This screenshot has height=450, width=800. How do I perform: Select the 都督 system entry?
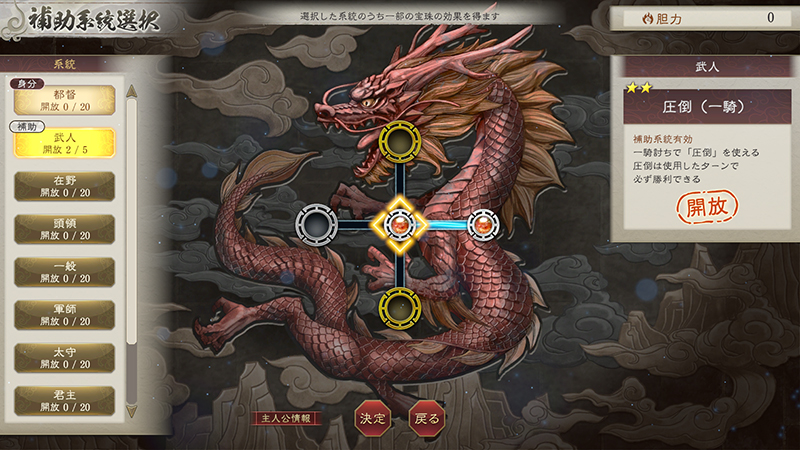click(65, 100)
